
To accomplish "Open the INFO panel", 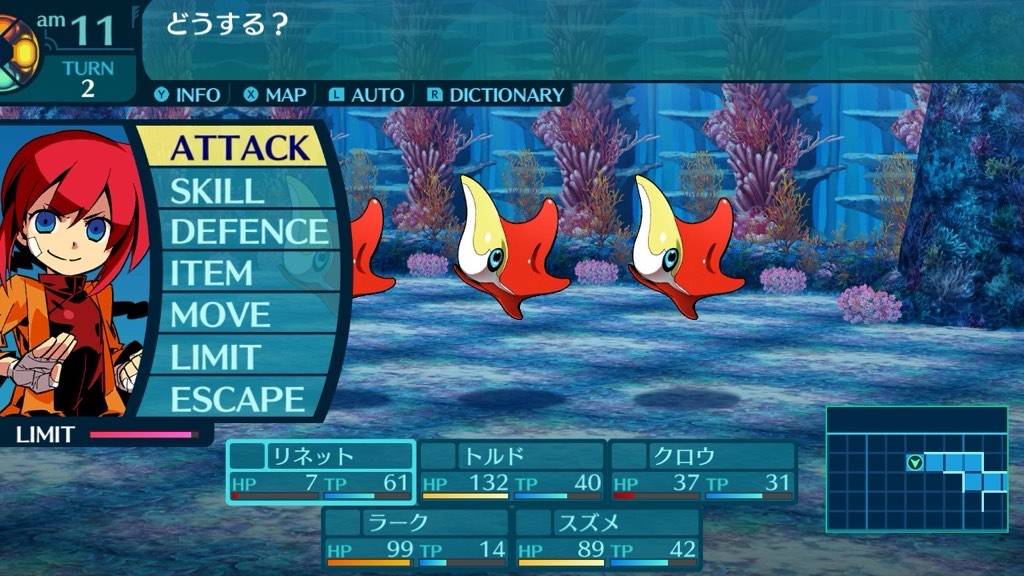I will point(187,95).
